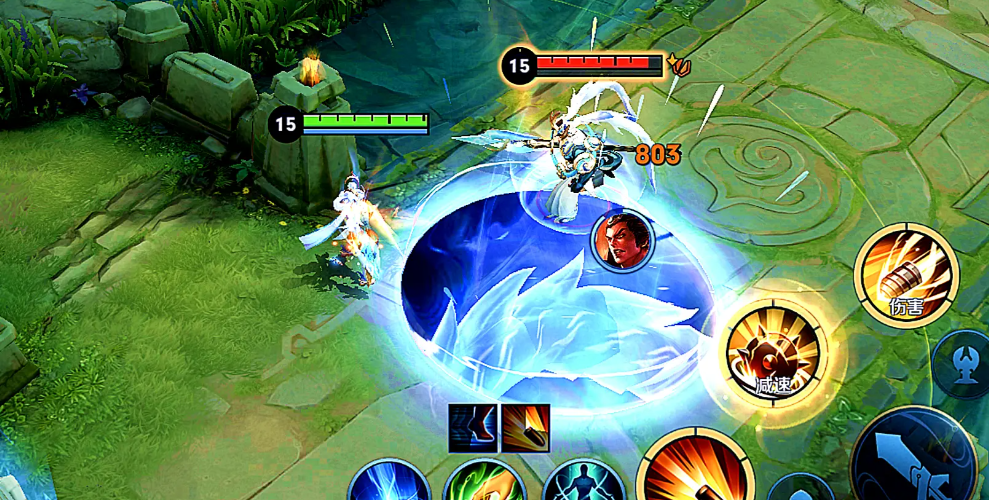Viewport: 989px width, 500px height.
Task: Cast the blue lightning summoner spell
Action: tap(388, 483)
